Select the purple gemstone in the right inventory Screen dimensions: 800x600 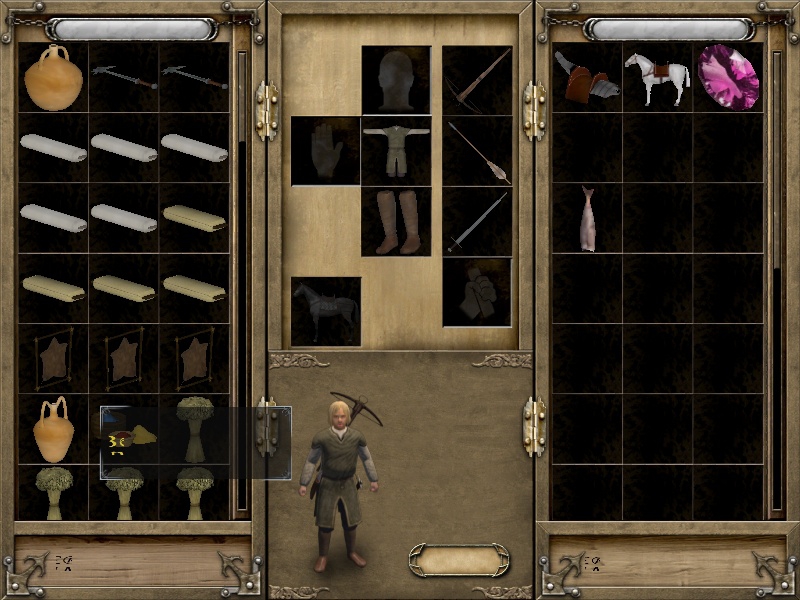click(730, 77)
